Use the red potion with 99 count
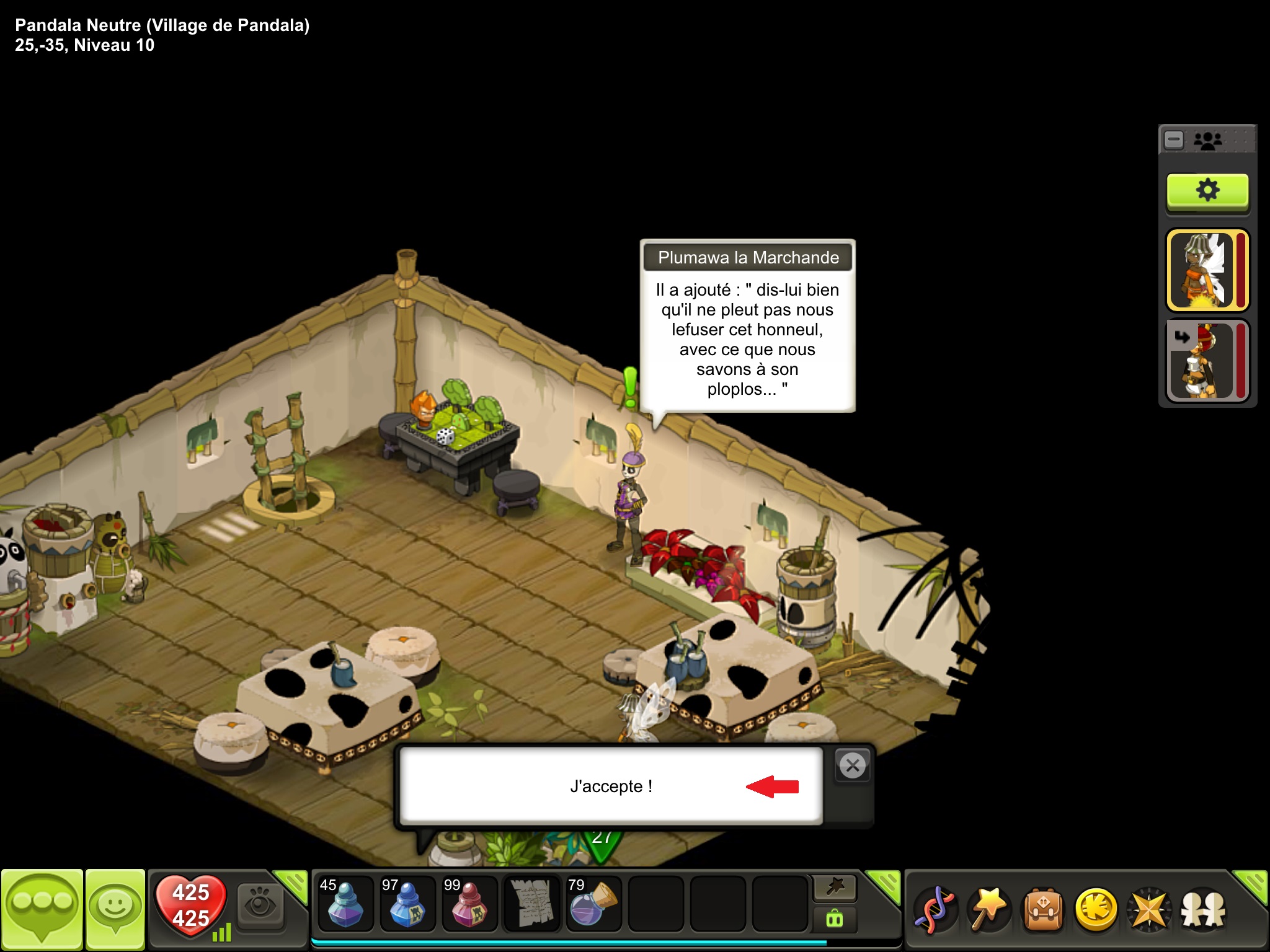The image size is (1270, 952). point(469,904)
